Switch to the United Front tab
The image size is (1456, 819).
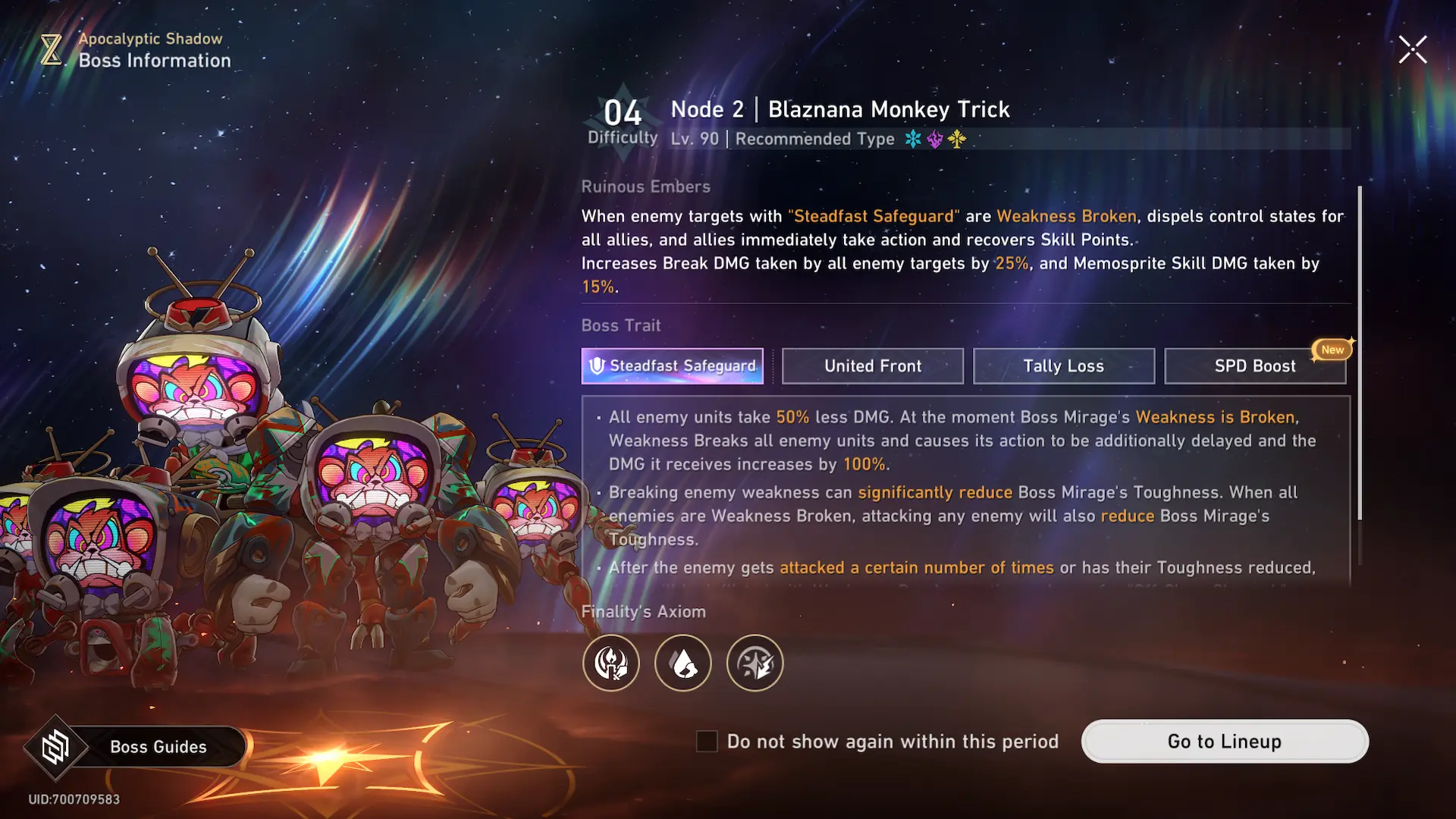(873, 366)
